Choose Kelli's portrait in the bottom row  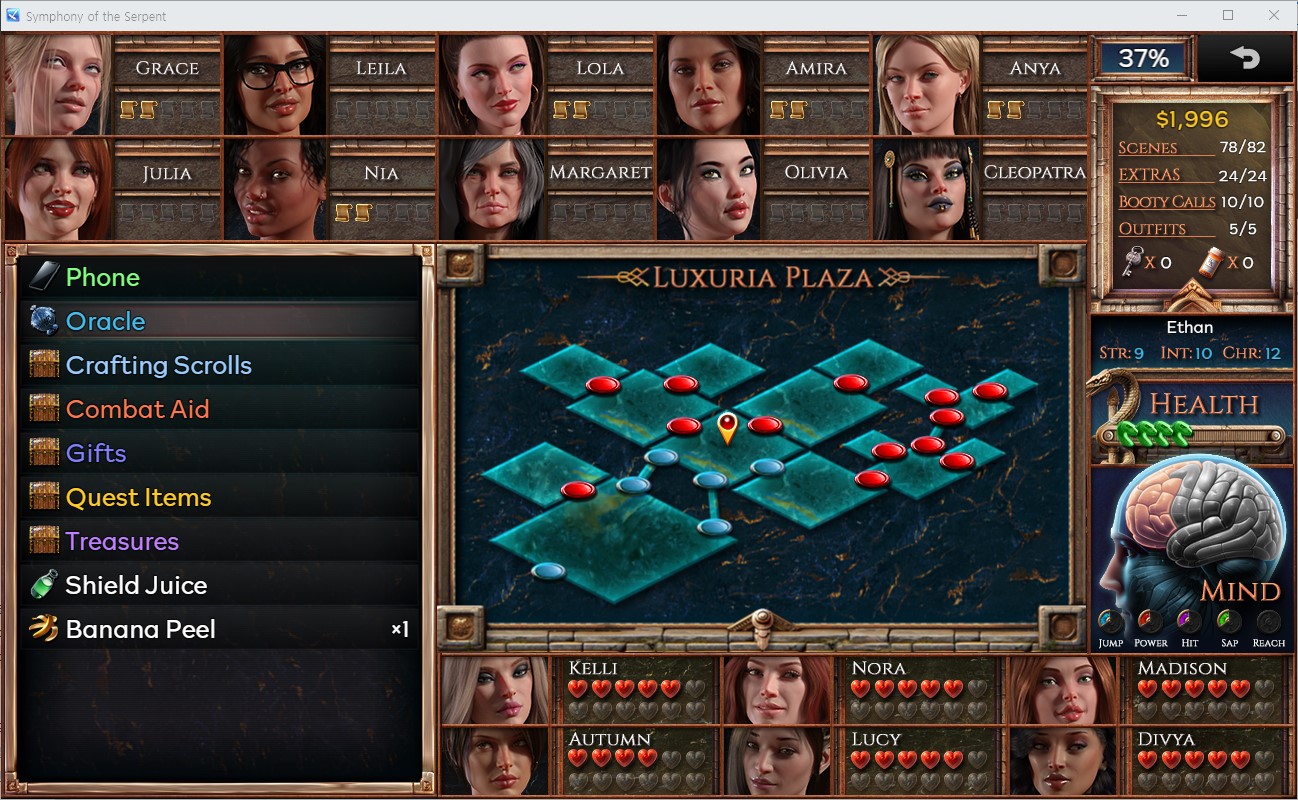point(496,690)
